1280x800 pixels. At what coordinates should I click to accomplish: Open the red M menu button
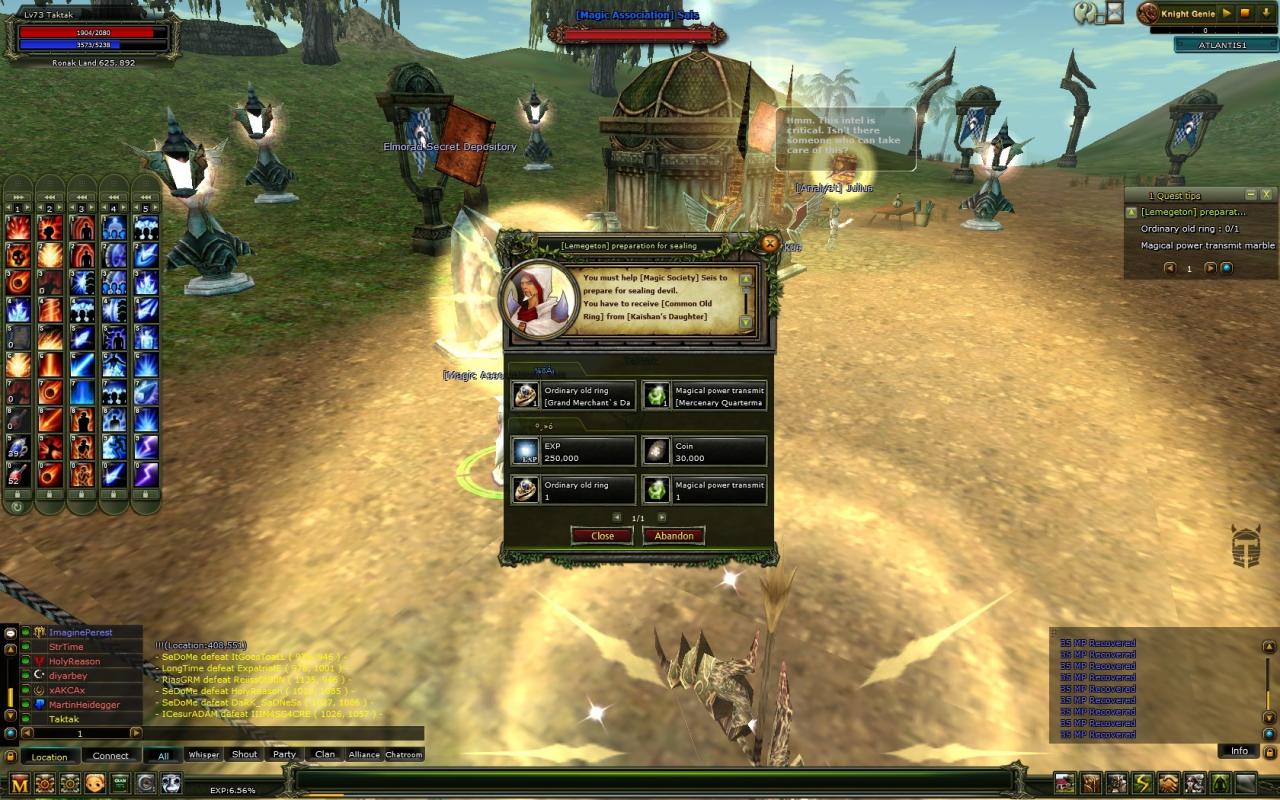[x=19, y=784]
